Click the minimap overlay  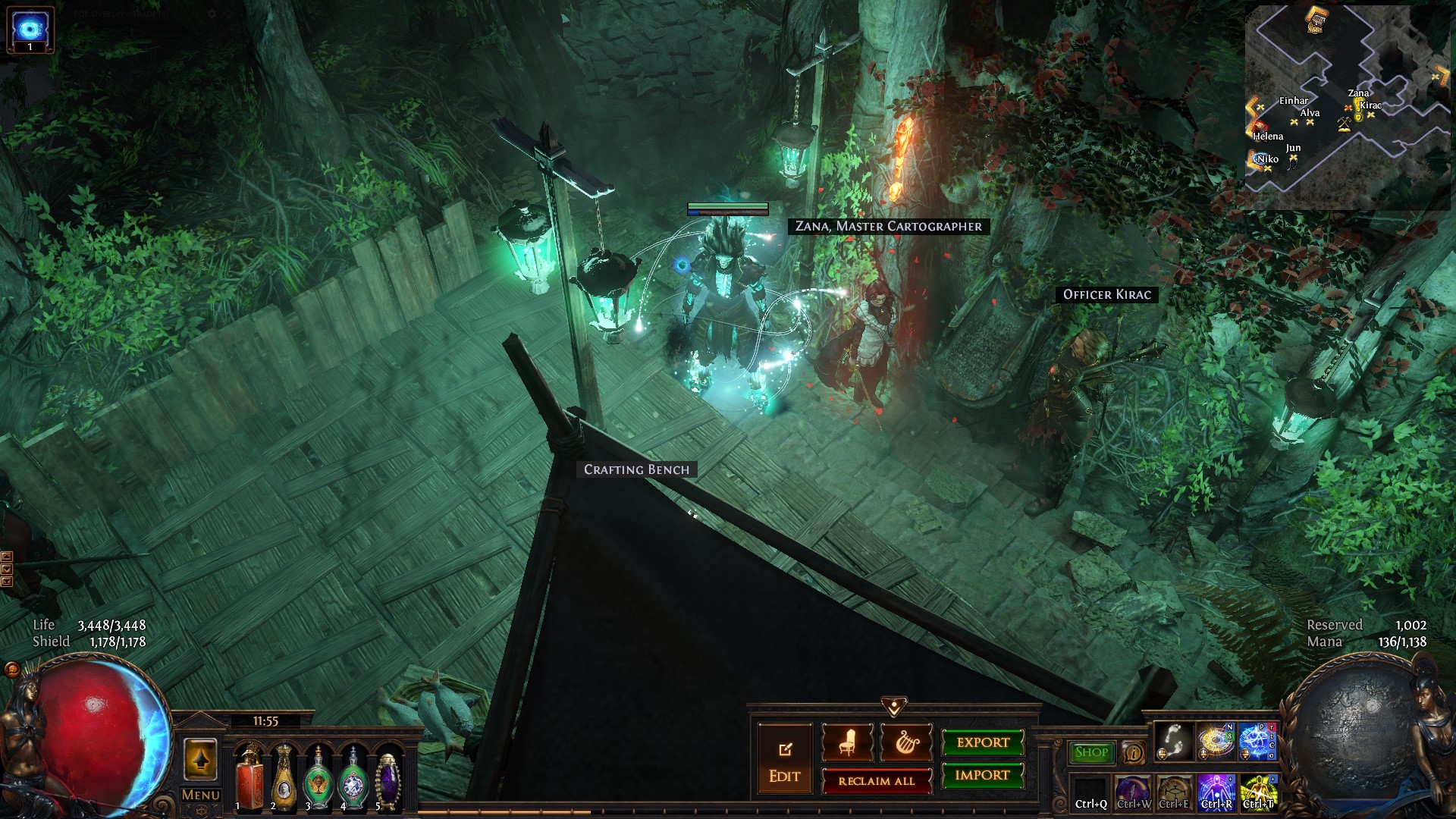tap(1347, 106)
